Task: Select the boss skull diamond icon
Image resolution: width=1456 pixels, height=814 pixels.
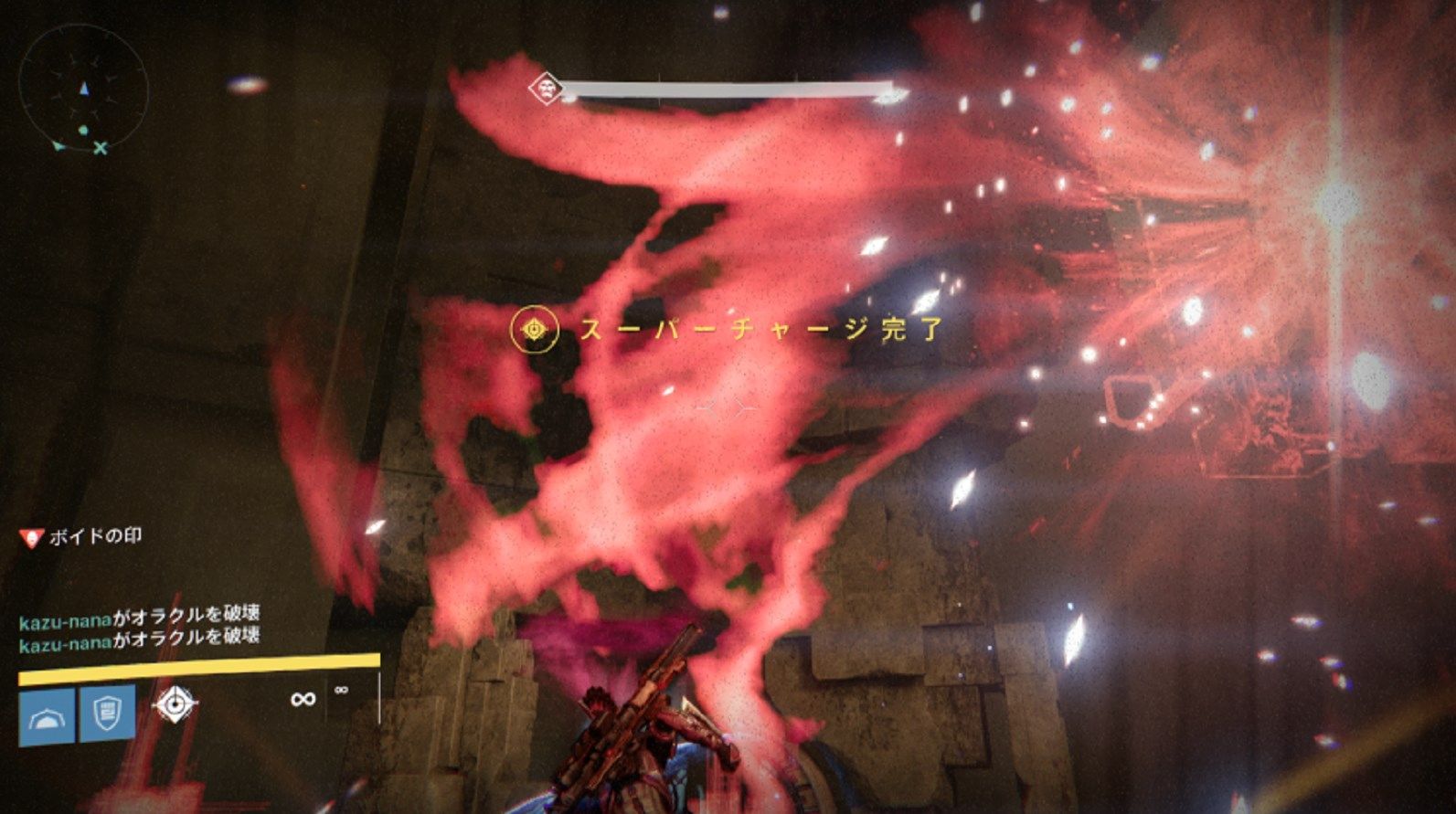Action: click(546, 89)
